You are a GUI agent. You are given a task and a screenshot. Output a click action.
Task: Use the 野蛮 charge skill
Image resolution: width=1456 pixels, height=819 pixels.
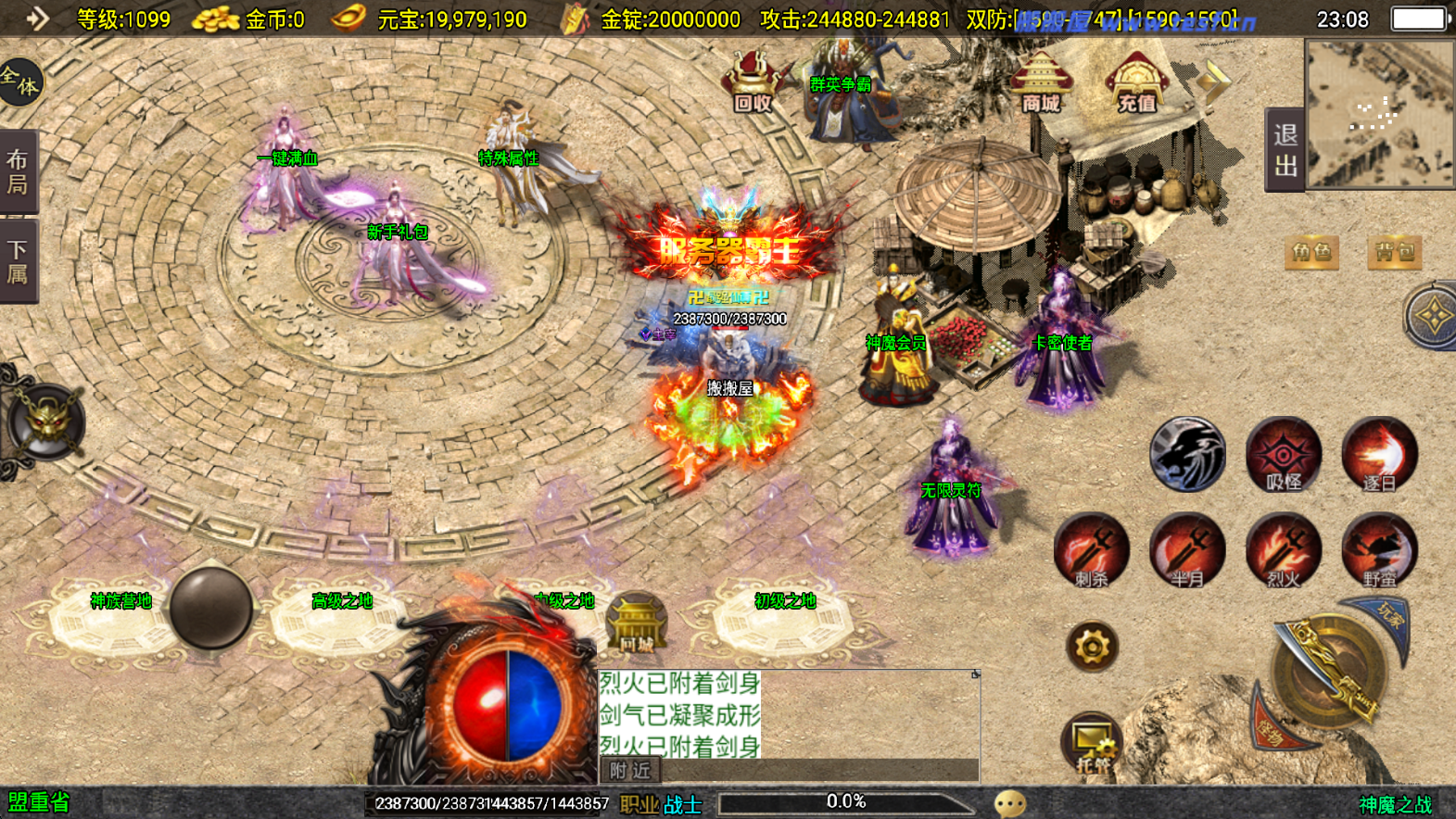pyautogui.click(x=1379, y=551)
